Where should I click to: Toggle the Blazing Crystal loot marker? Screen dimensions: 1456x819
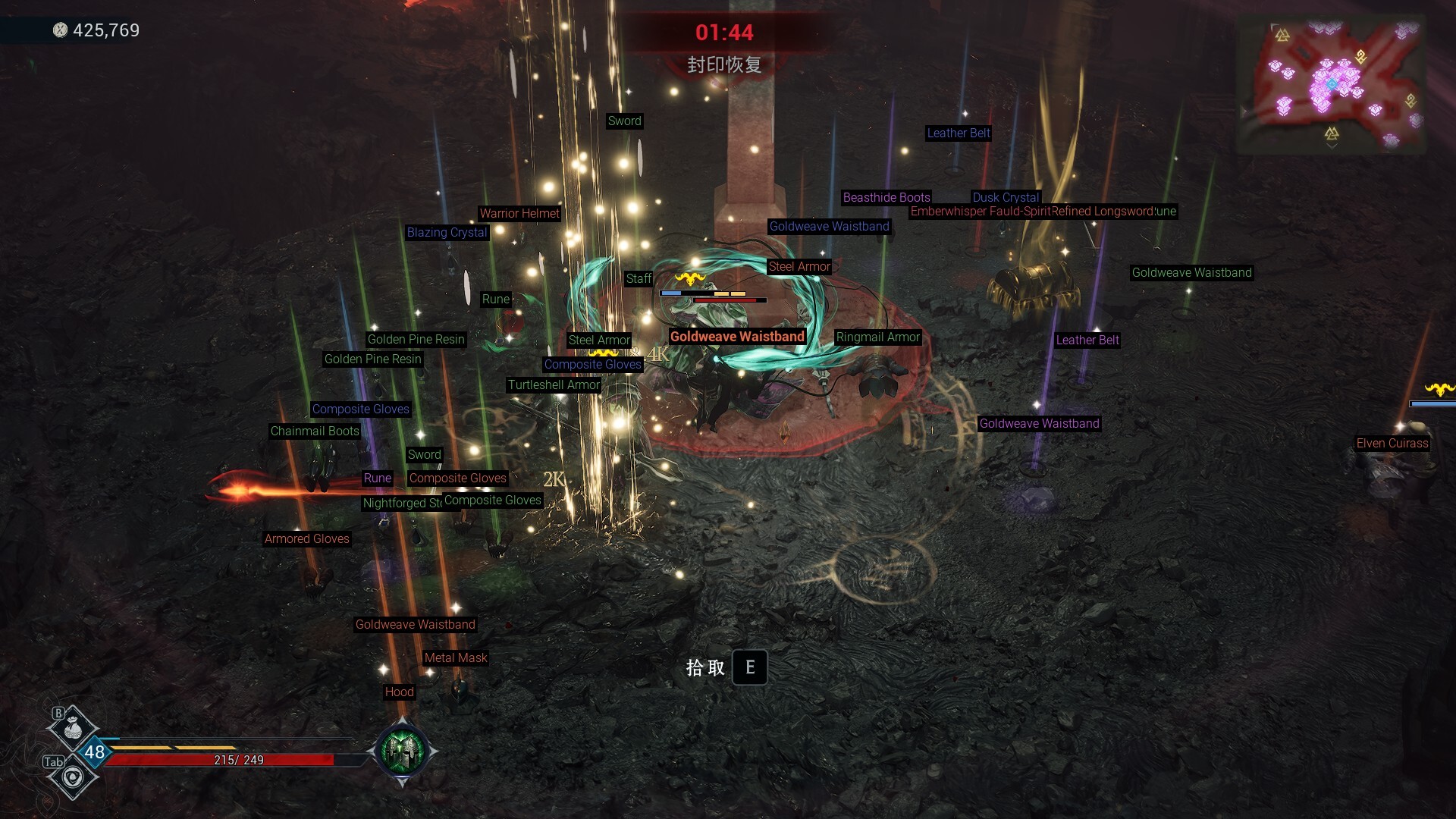pos(447,233)
